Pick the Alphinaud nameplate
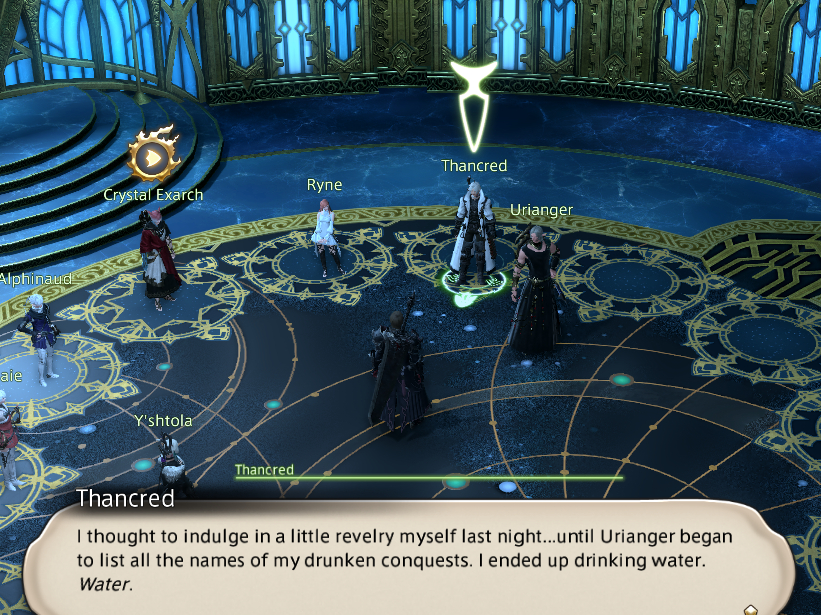Screen dimensions: 821x615 tap(36, 279)
